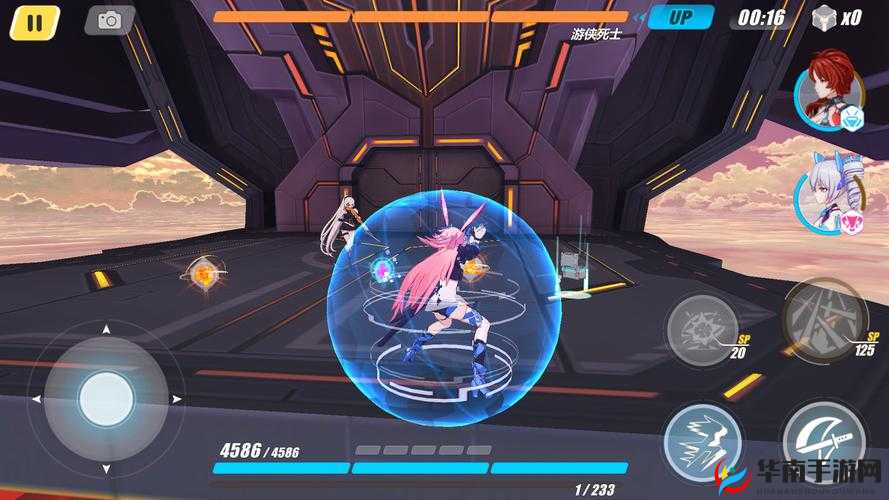Click the virtual joystick center knob
The width and height of the screenshot is (889, 500).
pos(106,399)
